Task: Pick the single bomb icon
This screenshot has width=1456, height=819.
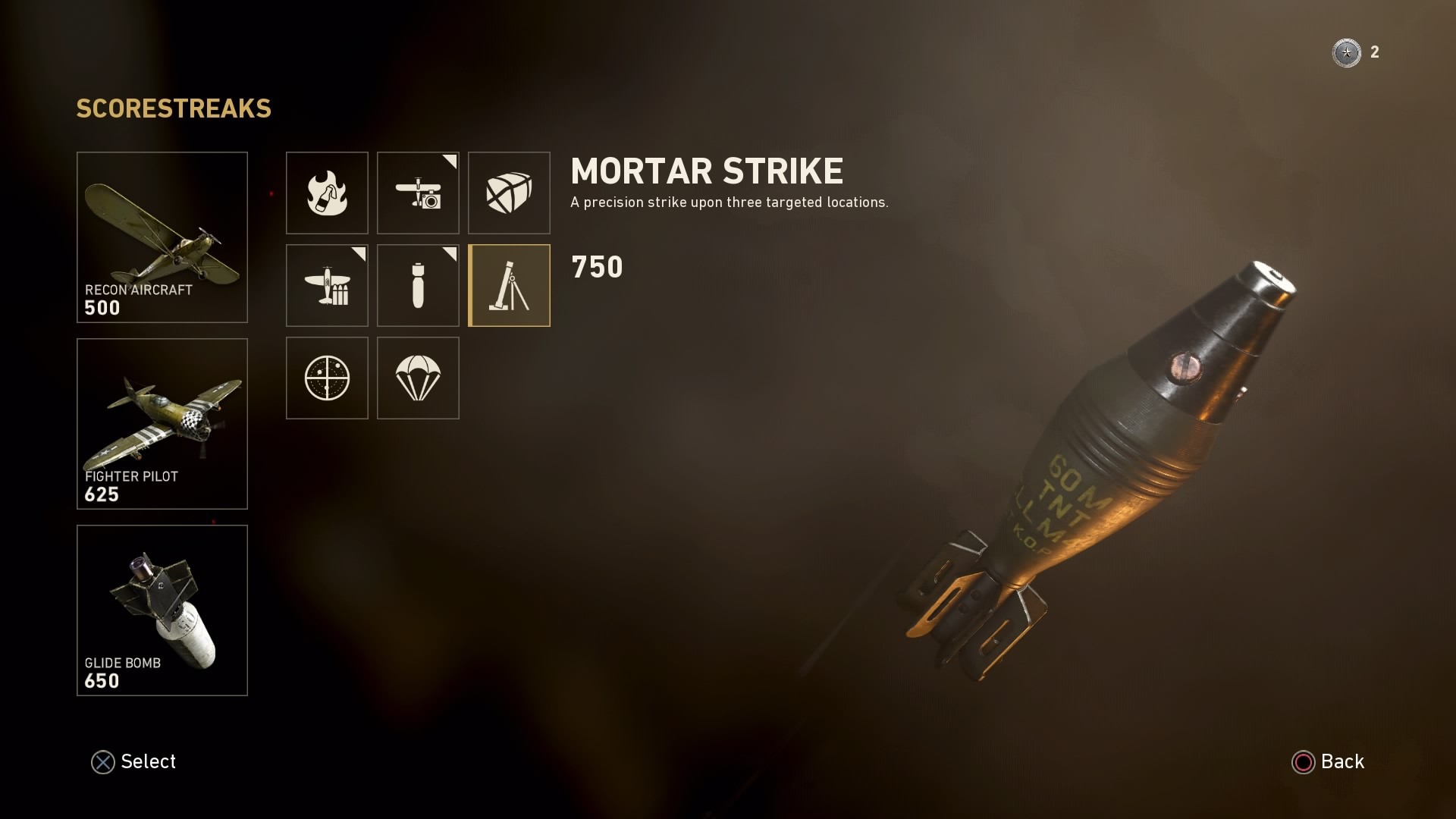Action: (418, 285)
